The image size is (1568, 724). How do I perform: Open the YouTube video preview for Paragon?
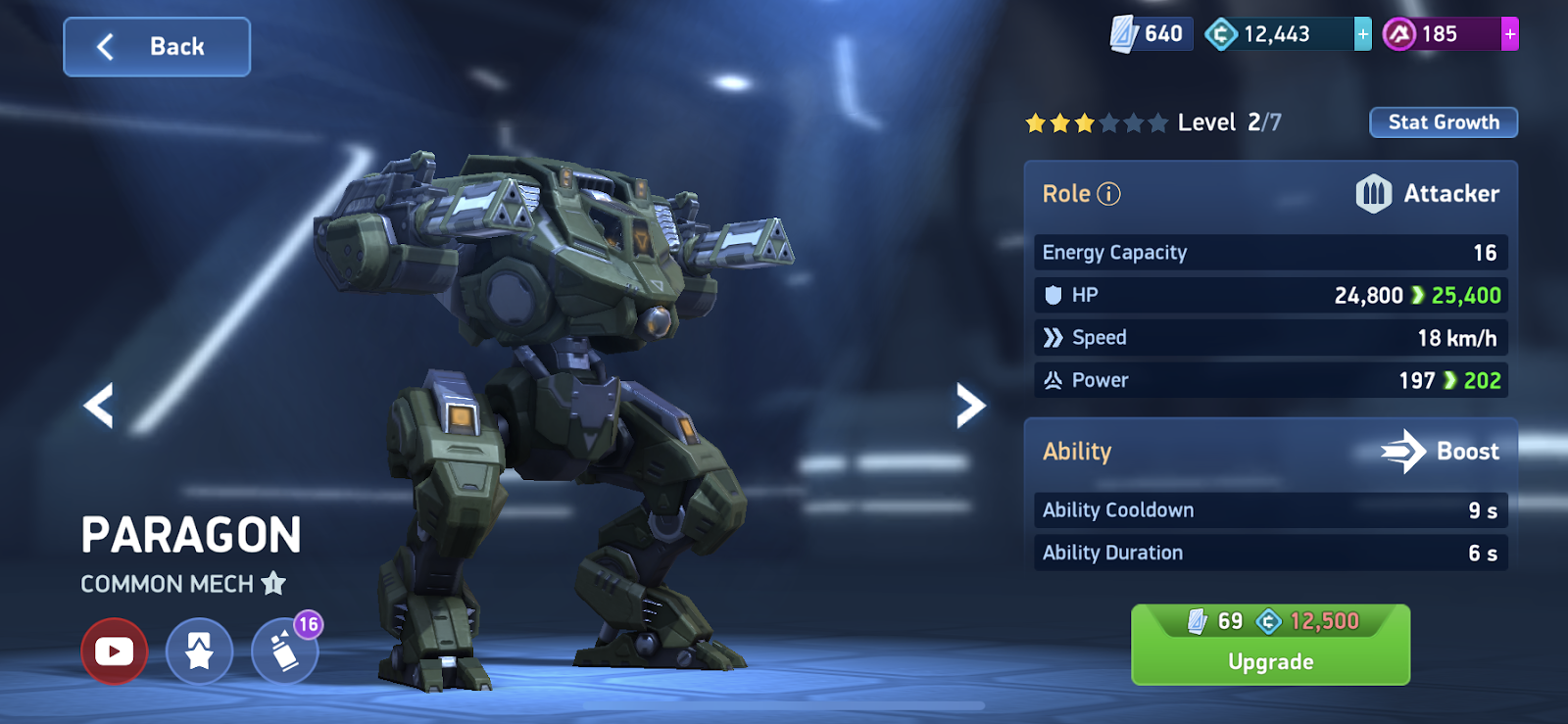[x=115, y=651]
